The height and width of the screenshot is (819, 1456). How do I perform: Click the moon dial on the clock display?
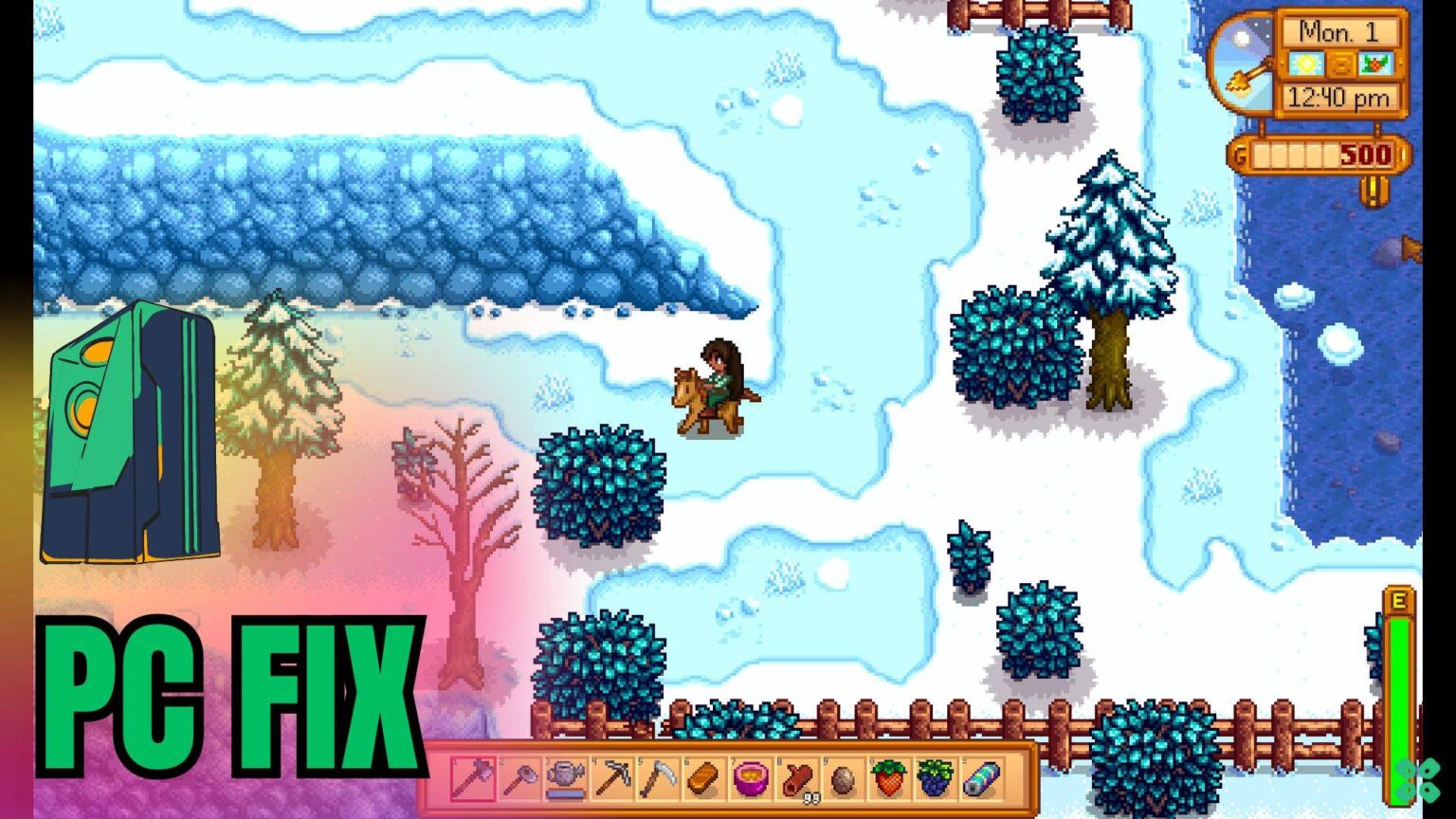(x=1242, y=57)
